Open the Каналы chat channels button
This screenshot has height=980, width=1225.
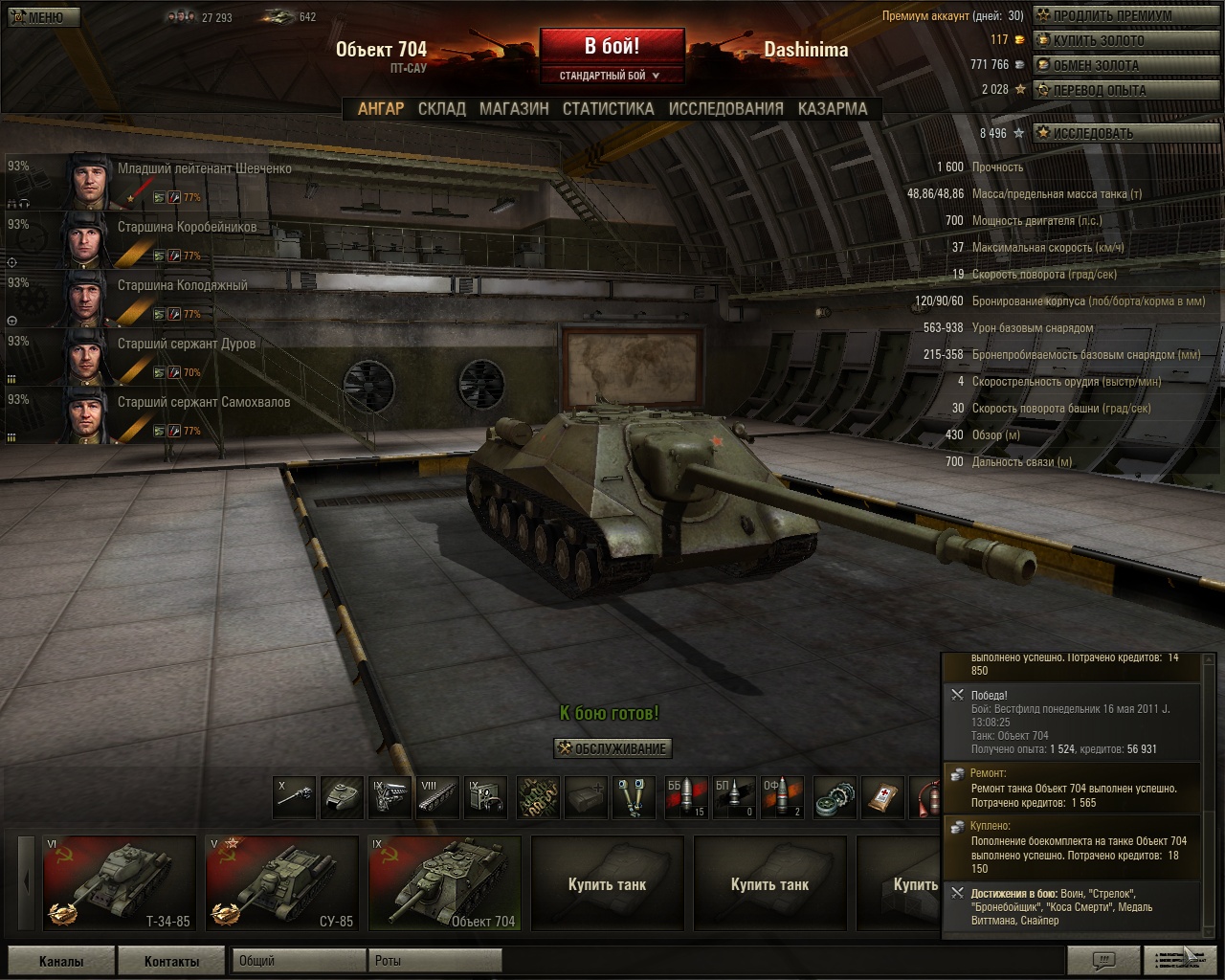[x=61, y=961]
